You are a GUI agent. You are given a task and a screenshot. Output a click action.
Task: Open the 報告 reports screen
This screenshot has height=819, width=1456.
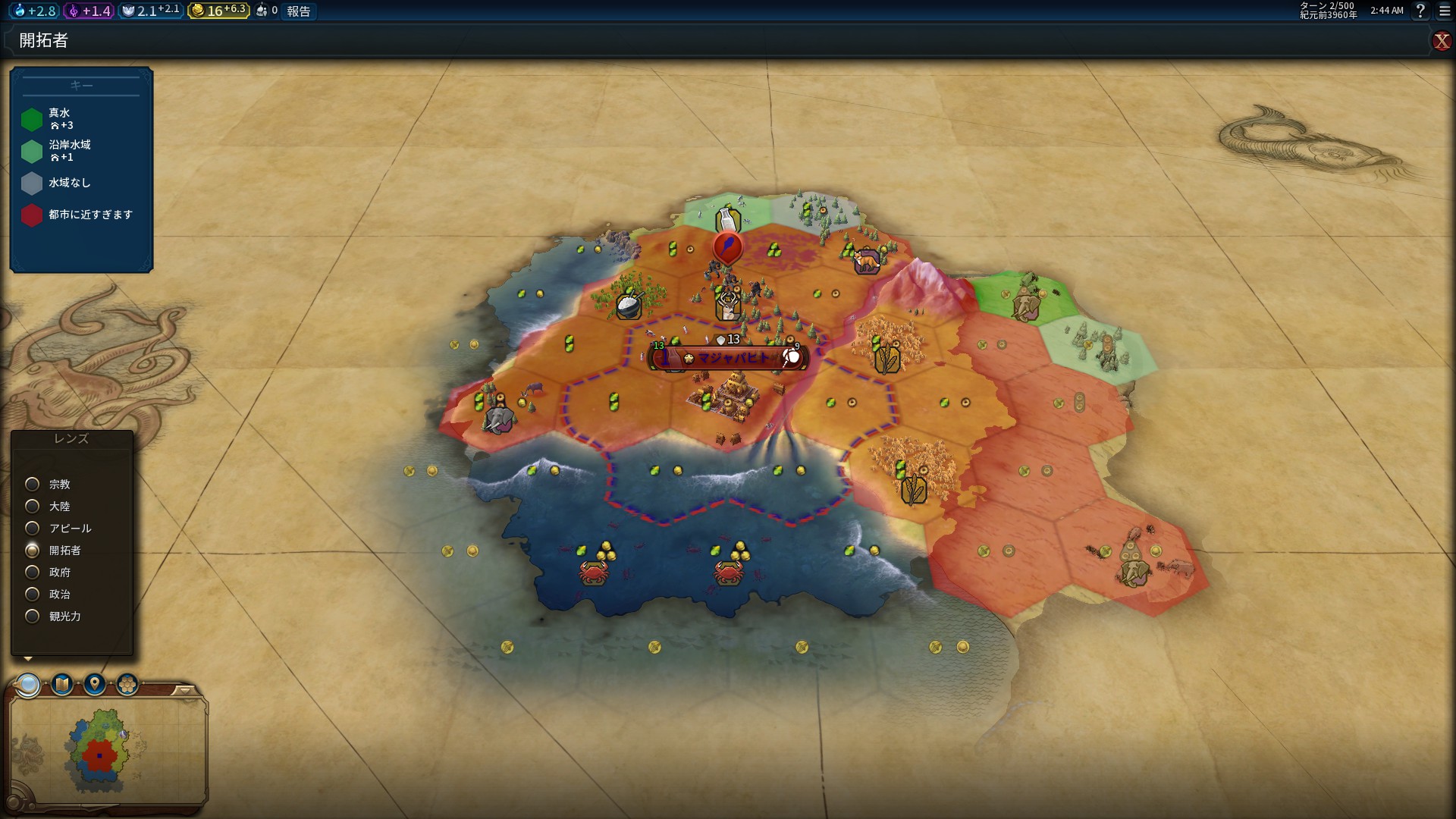tap(299, 11)
